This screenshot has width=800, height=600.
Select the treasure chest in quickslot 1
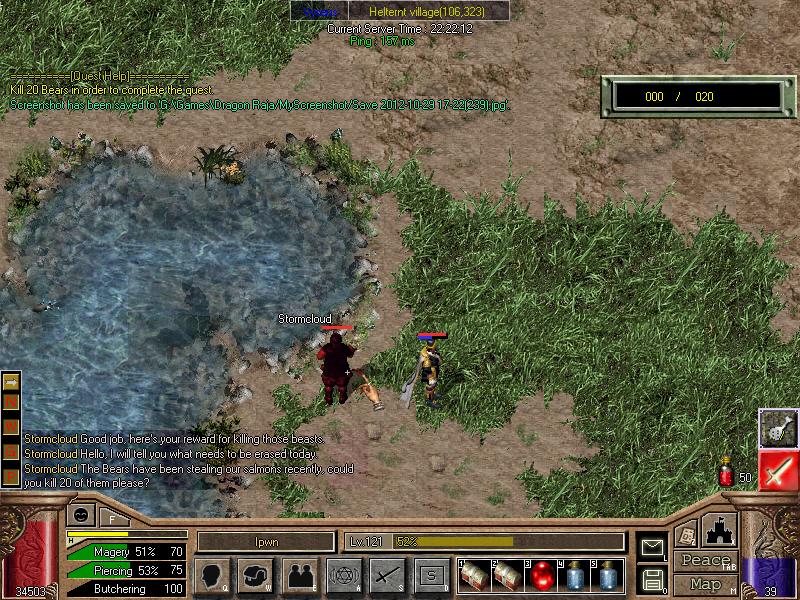pos(475,577)
